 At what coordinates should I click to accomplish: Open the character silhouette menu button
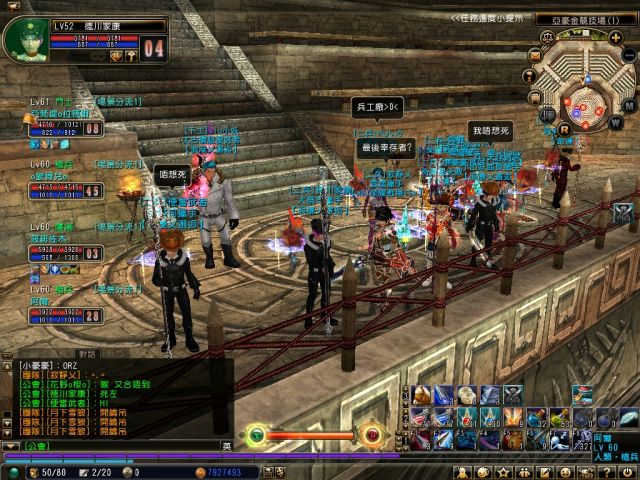point(463,471)
